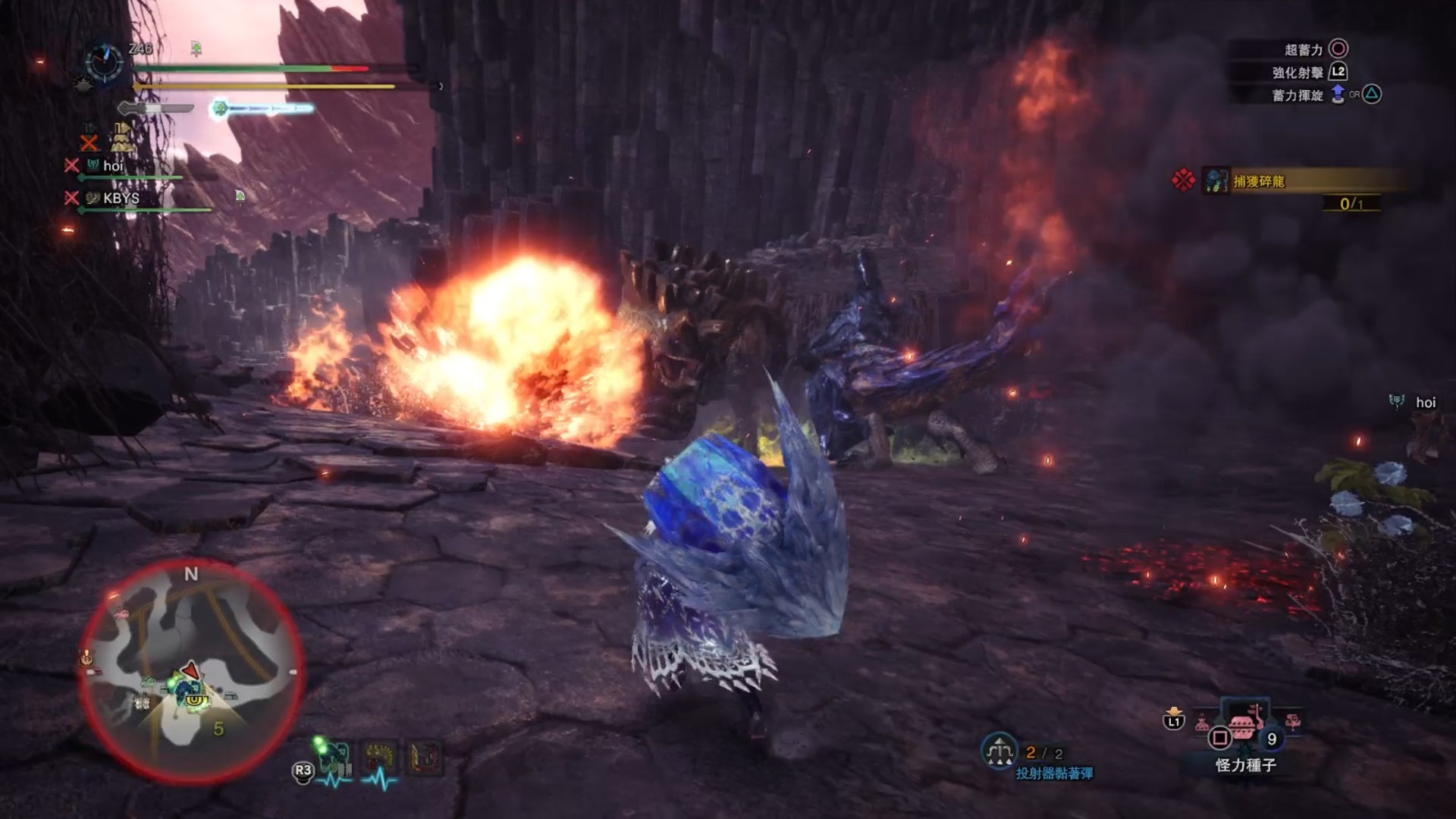Viewport: 1456px width, 819px height.
Task: Choose the pink pouch item left of selected
Action: pyautogui.click(x=1202, y=723)
